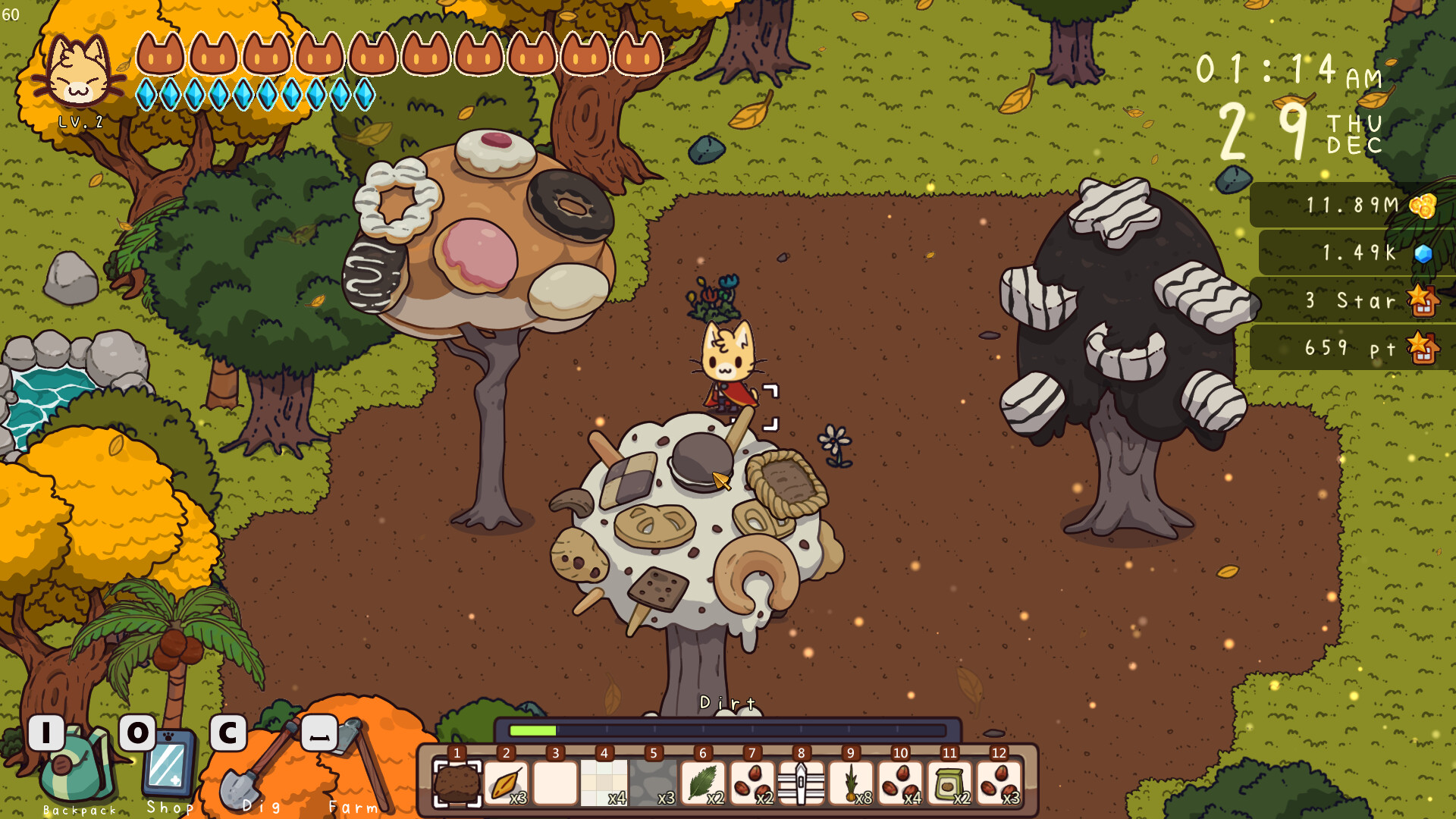Select the cream floor tile slot
Image resolution: width=1456 pixels, height=819 pixels.
[604, 783]
